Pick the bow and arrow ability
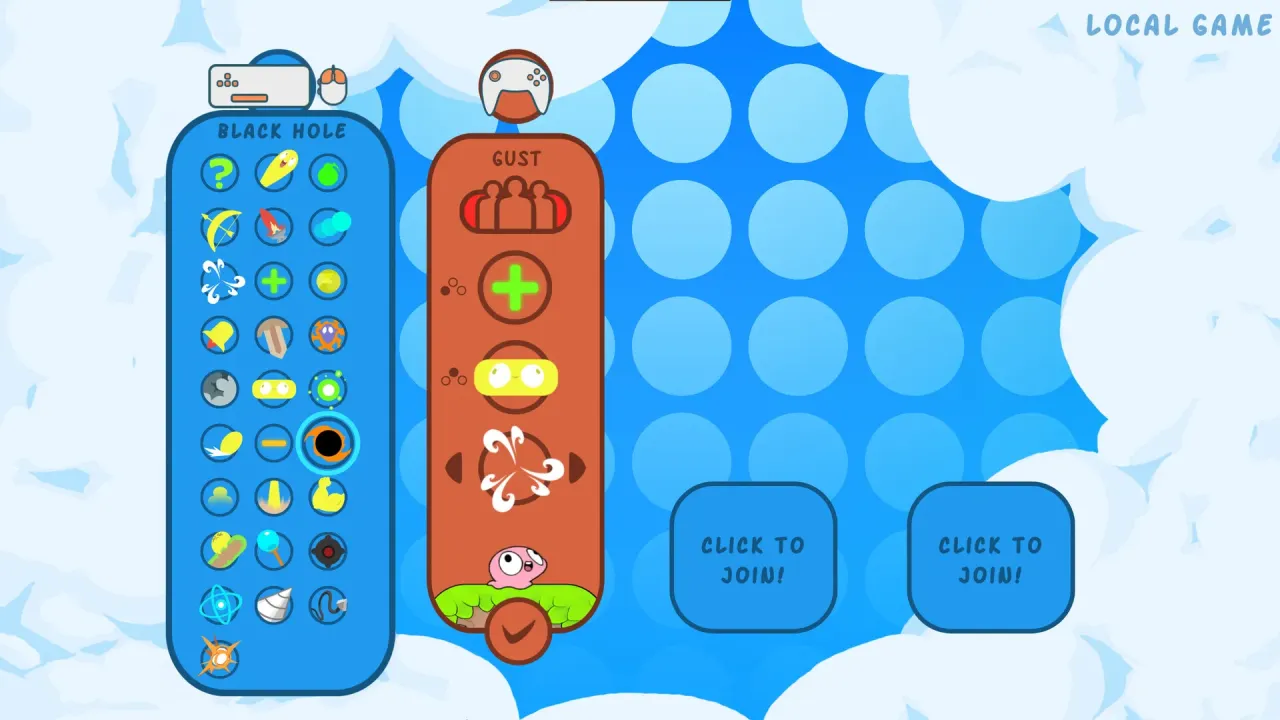1280x720 pixels. pos(220,227)
